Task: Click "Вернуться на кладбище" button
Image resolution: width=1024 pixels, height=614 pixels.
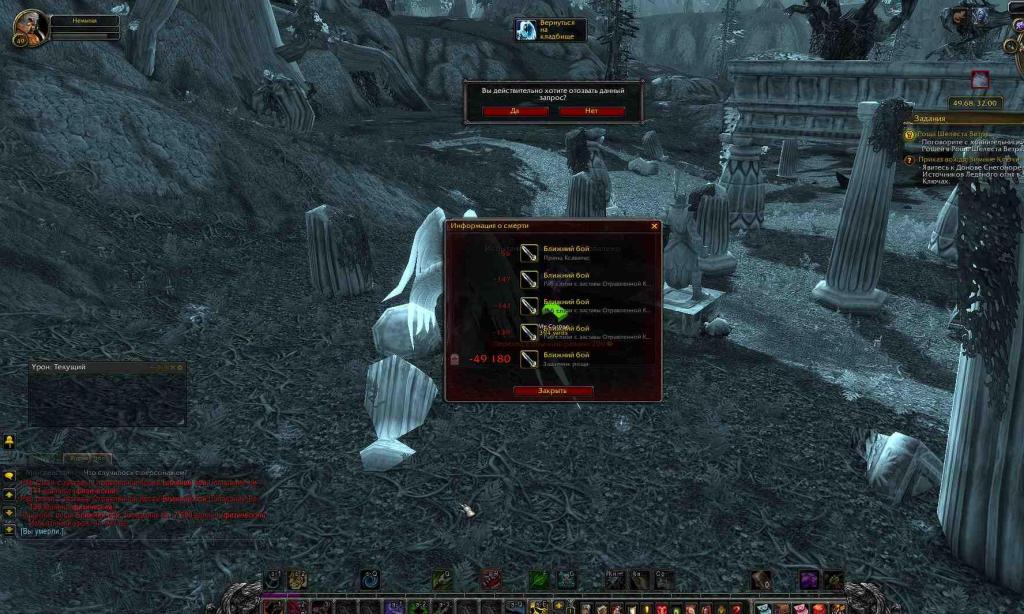Action: 550,30
